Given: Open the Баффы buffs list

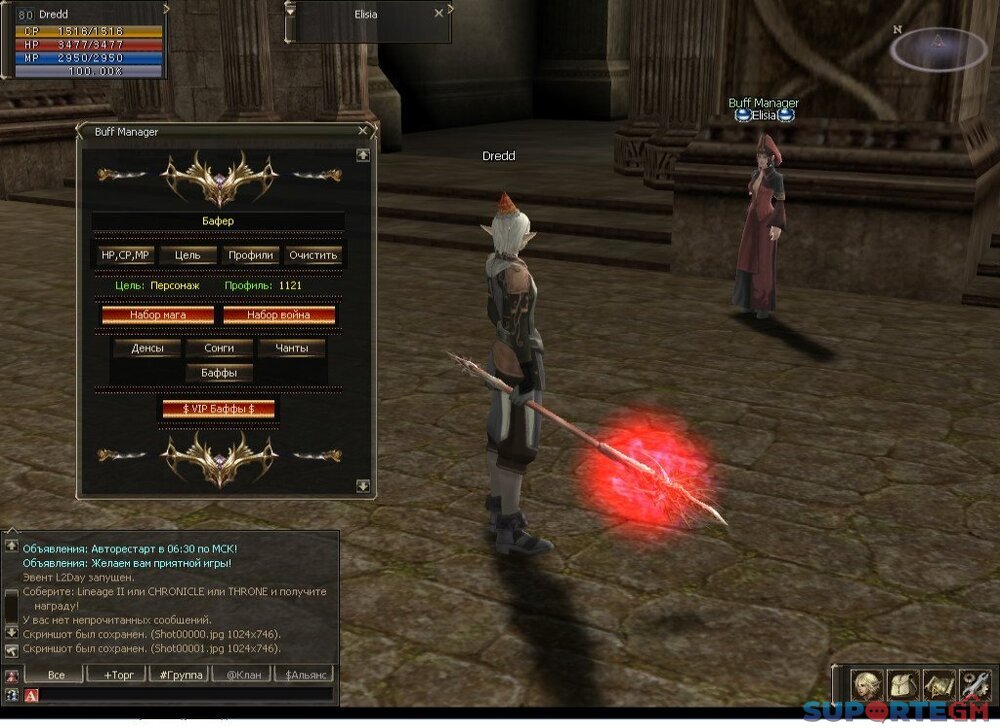Looking at the screenshot, I should click(219, 373).
